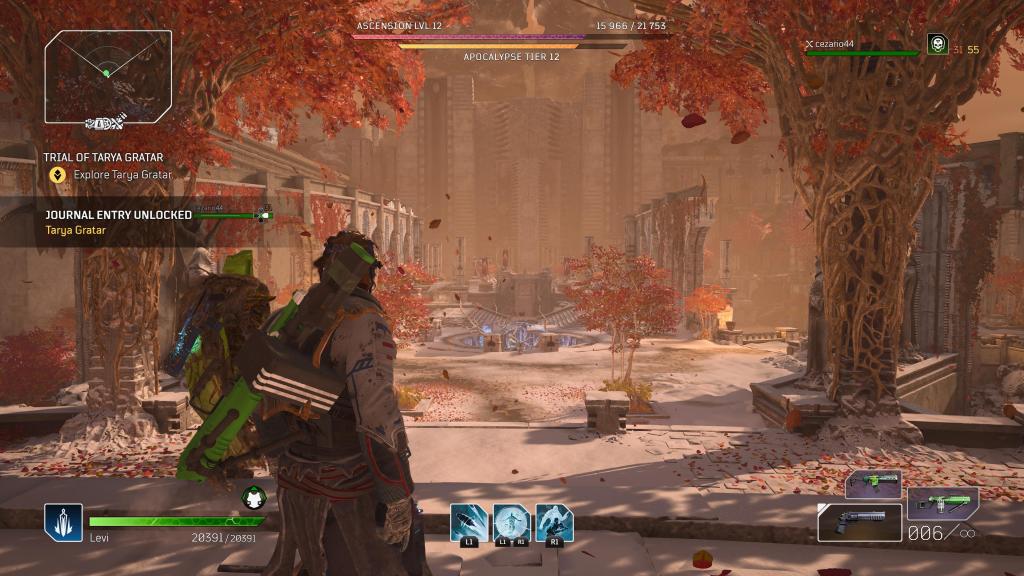Open the Trial of Tarya Gratar quest tracker
This screenshot has width=1024, height=576.
pyautogui.click(x=103, y=157)
